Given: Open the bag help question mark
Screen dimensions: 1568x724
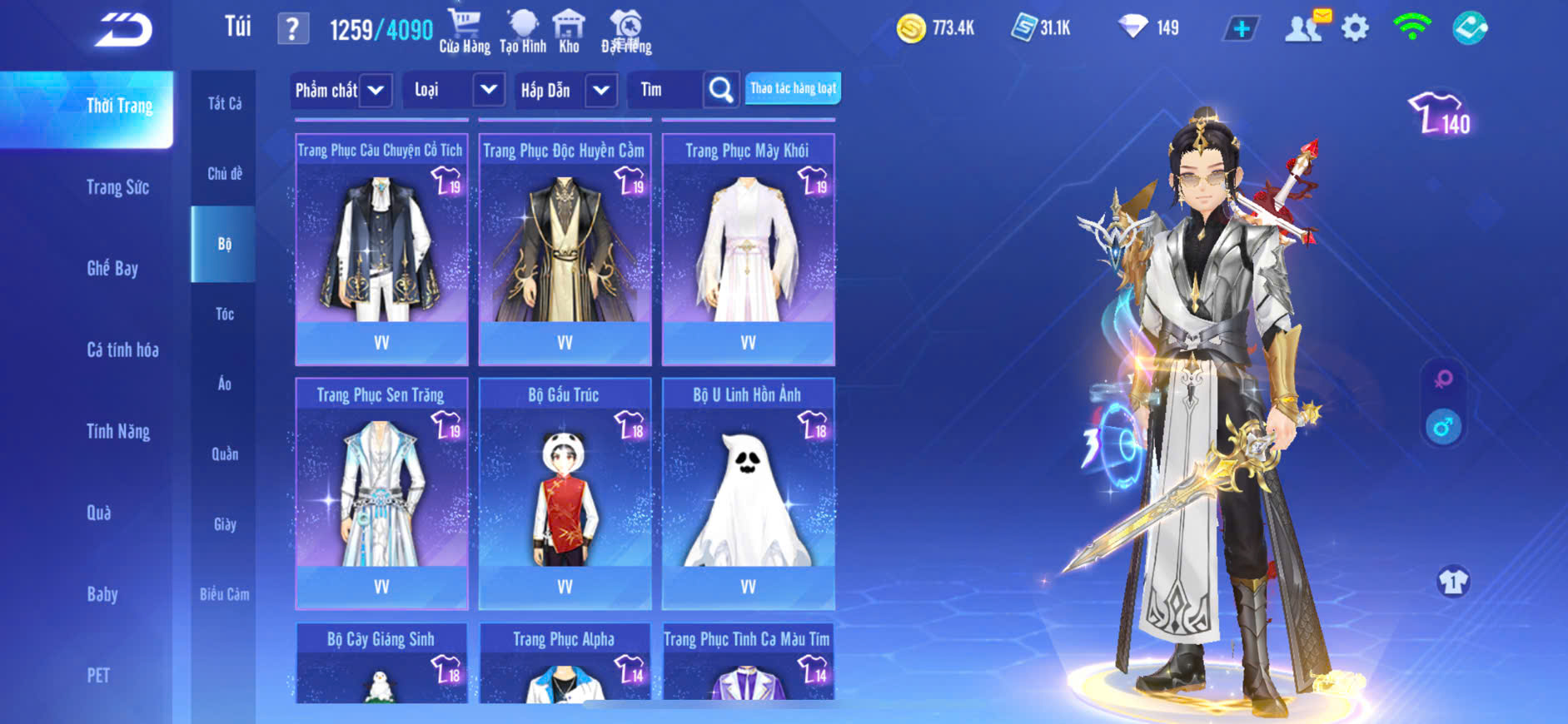Looking at the screenshot, I should pyautogui.click(x=292, y=29).
